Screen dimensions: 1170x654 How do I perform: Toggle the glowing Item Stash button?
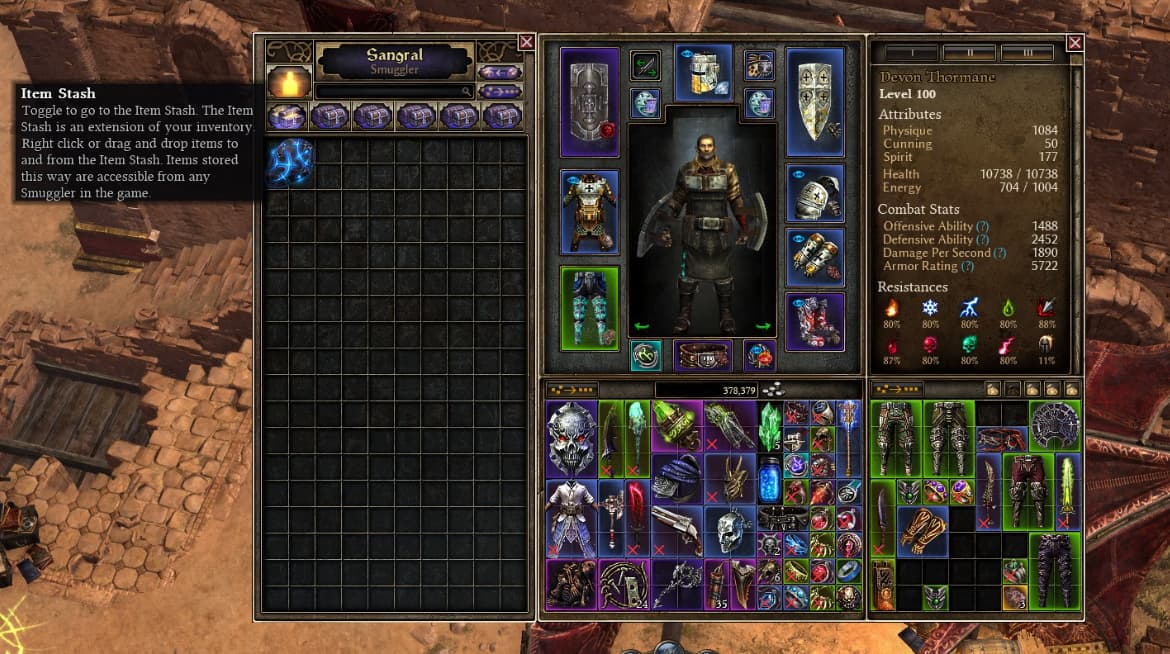point(288,82)
